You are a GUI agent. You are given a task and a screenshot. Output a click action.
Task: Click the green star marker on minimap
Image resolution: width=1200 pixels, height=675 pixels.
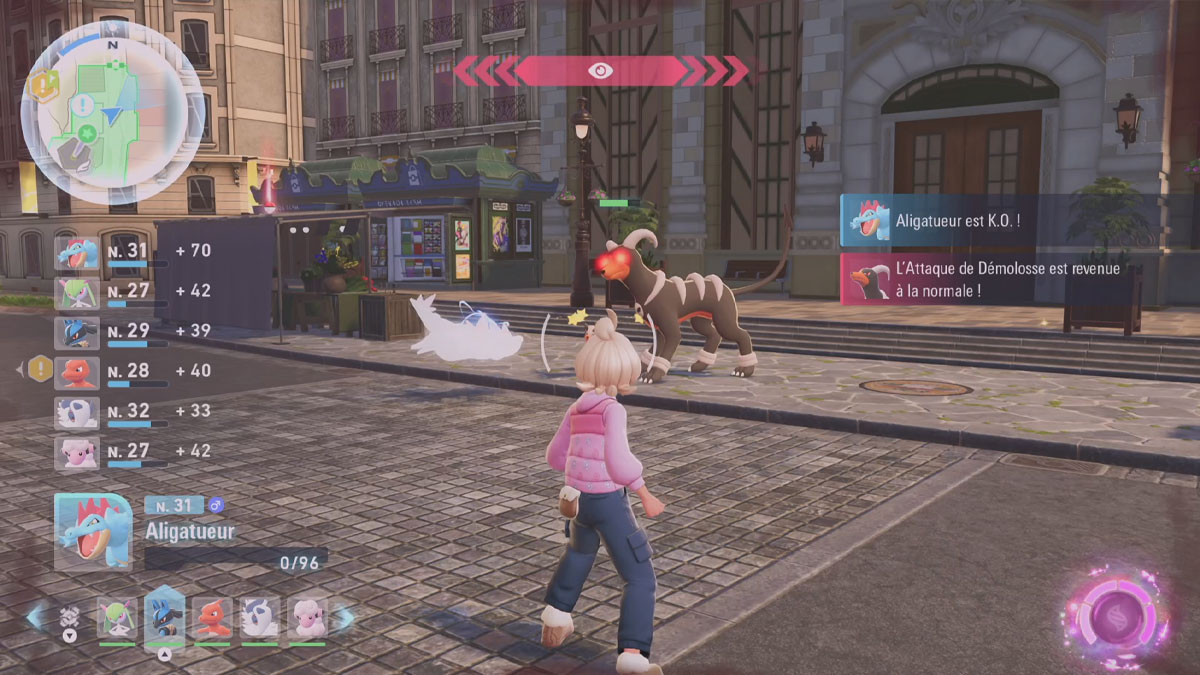[x=88, y=133]
